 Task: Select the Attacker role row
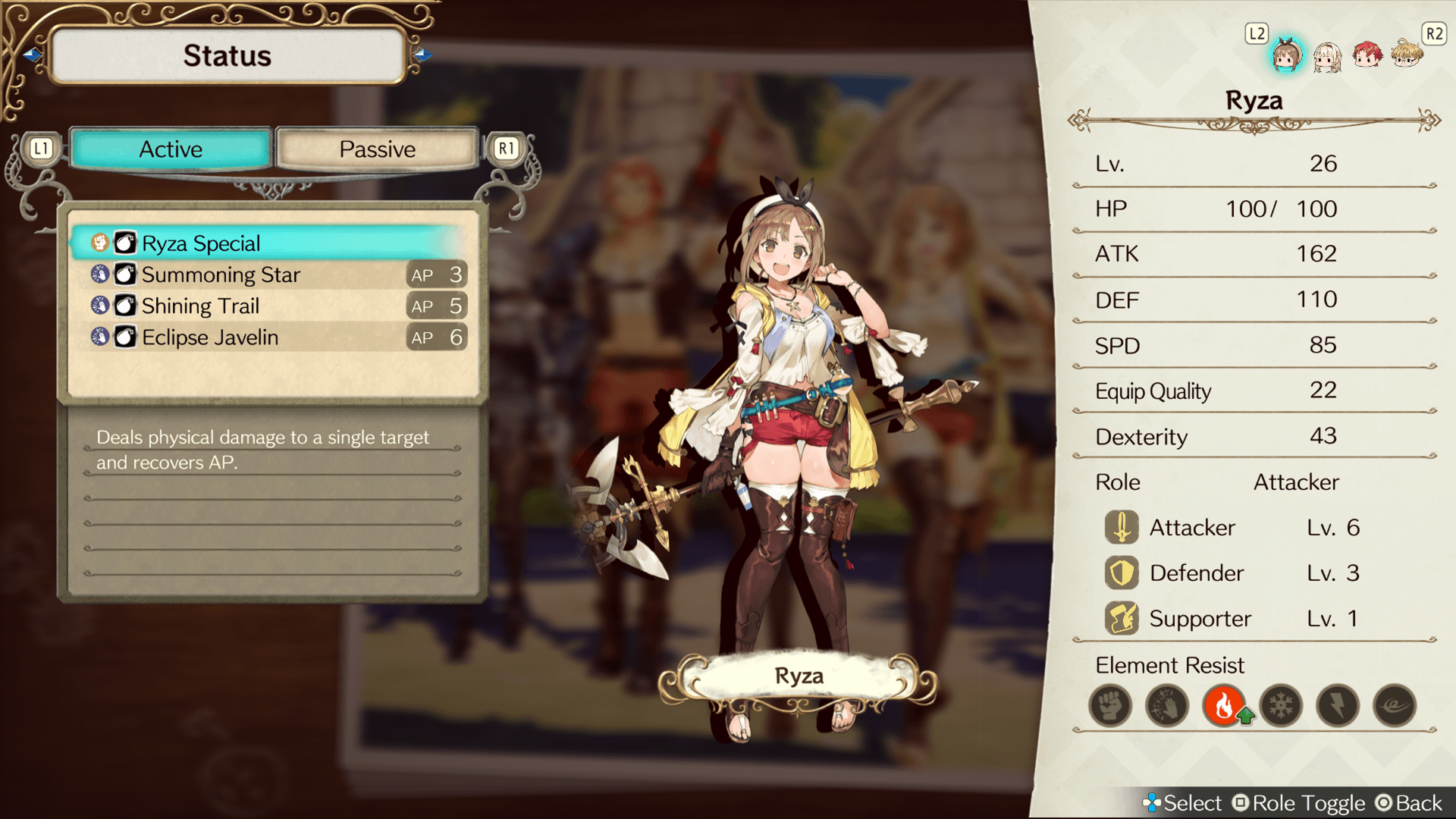[x=1232, y=528]
